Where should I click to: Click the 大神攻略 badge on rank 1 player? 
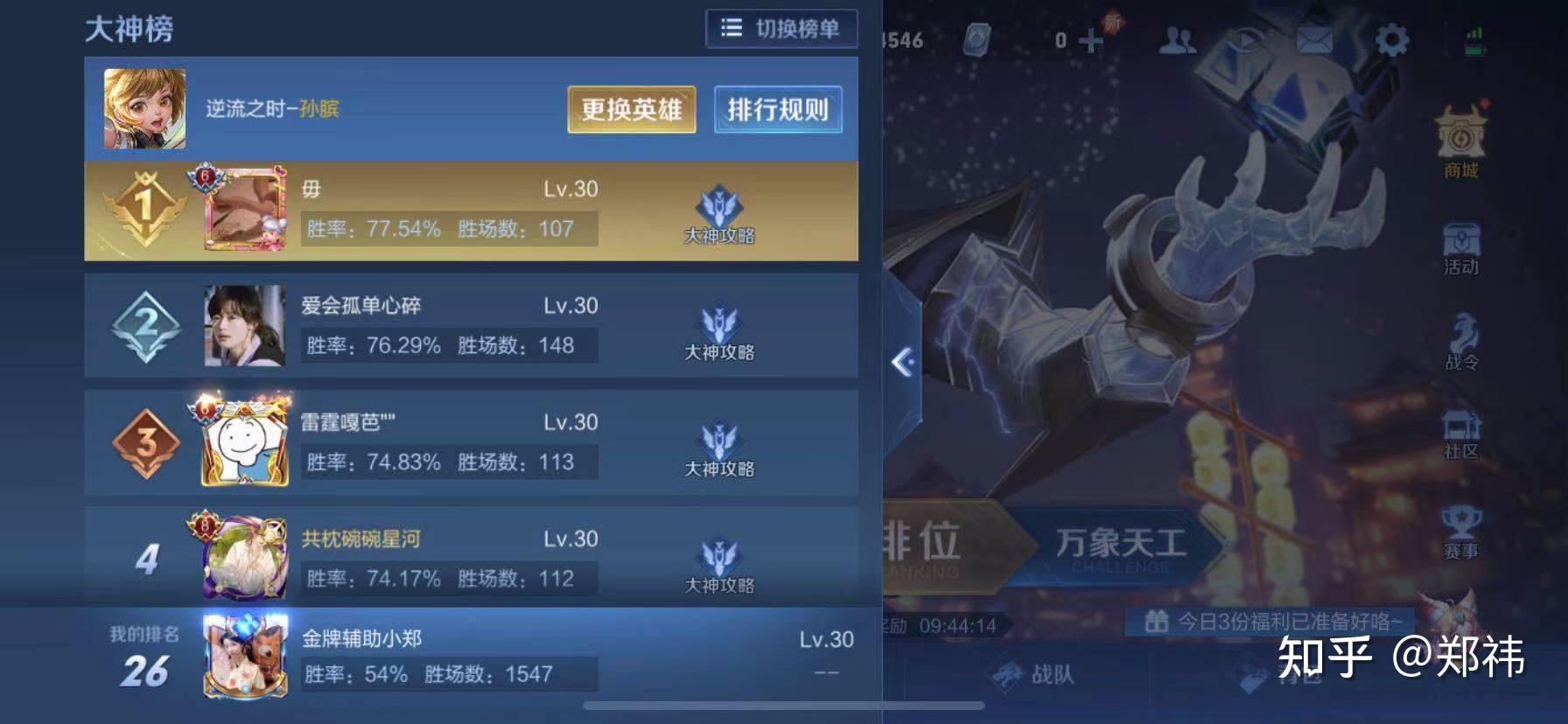[719, 214]
